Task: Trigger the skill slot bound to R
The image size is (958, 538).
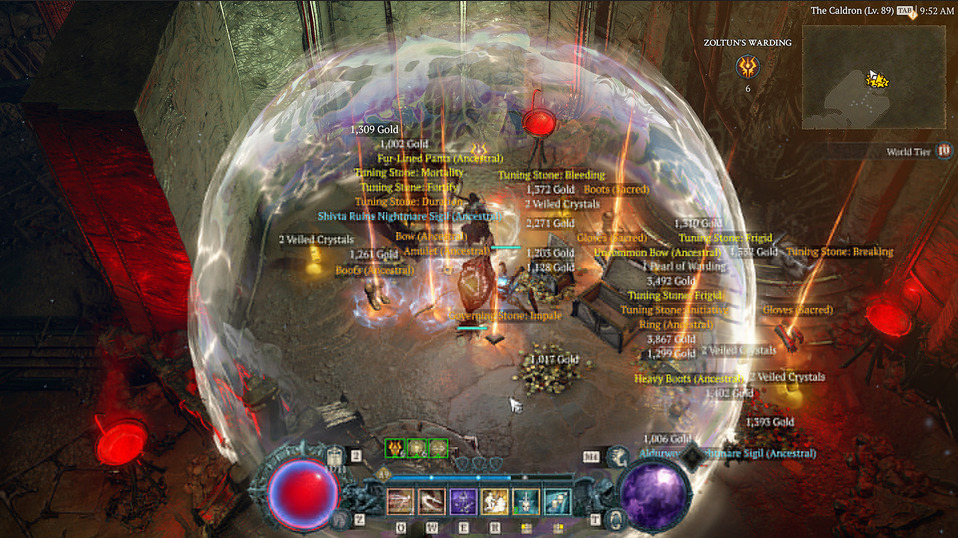Action: [x=494, y=501]
